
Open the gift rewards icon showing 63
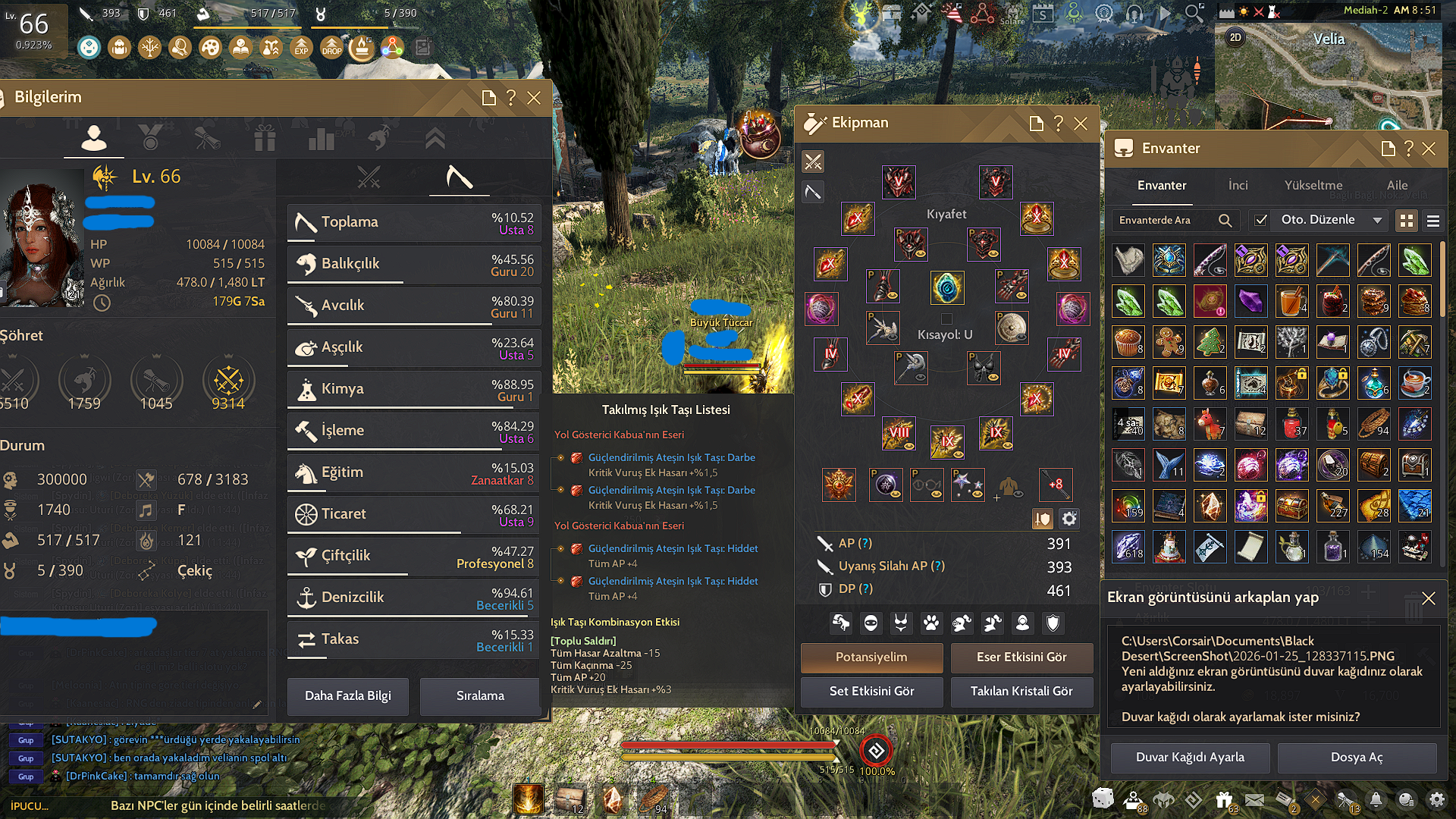[1225, 799]
